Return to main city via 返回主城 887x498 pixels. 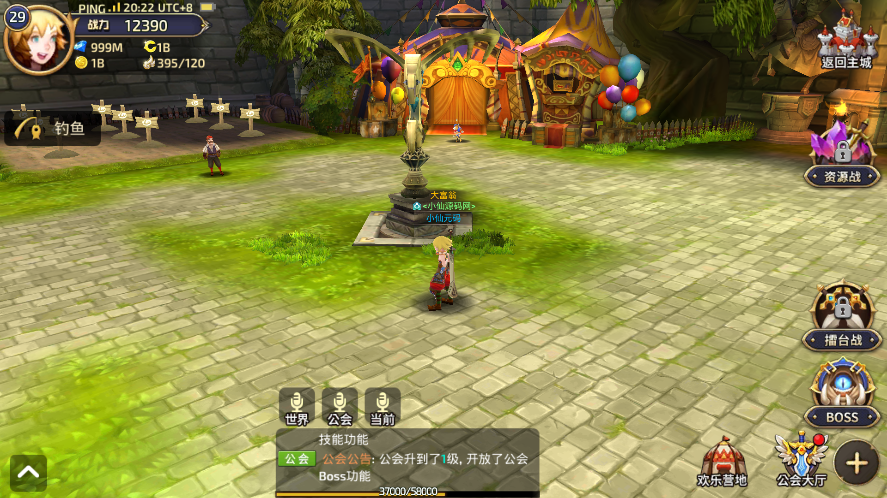841,42
